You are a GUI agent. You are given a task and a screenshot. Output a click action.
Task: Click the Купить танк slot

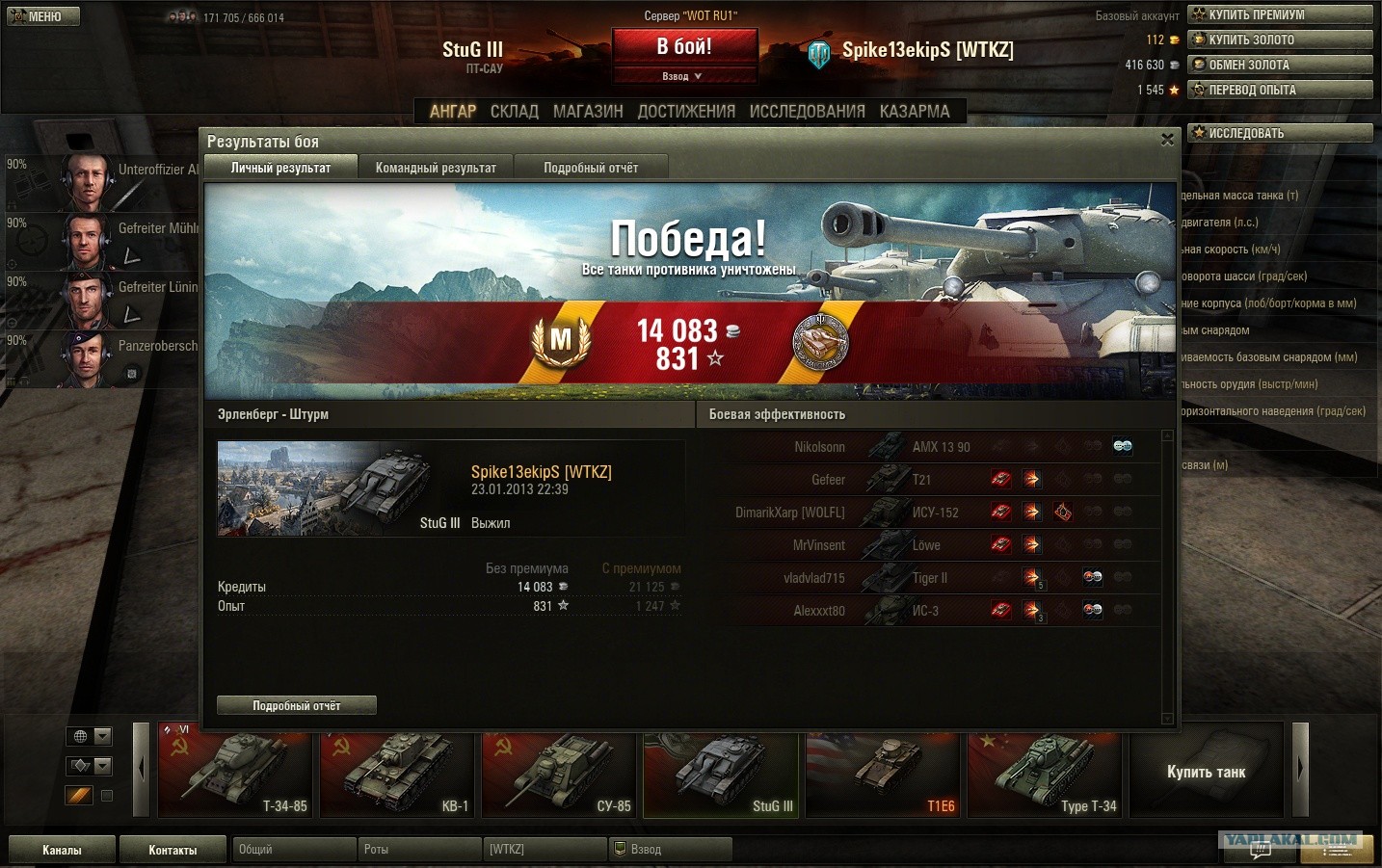pos(1206,772)
